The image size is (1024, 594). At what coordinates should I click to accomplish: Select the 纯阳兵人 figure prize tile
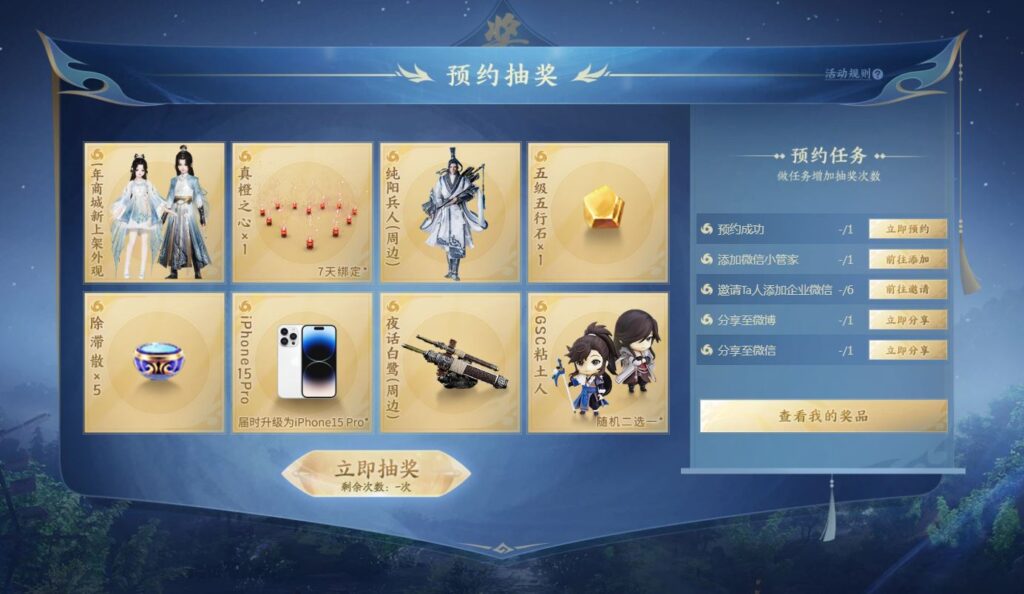tap(450, 212)
